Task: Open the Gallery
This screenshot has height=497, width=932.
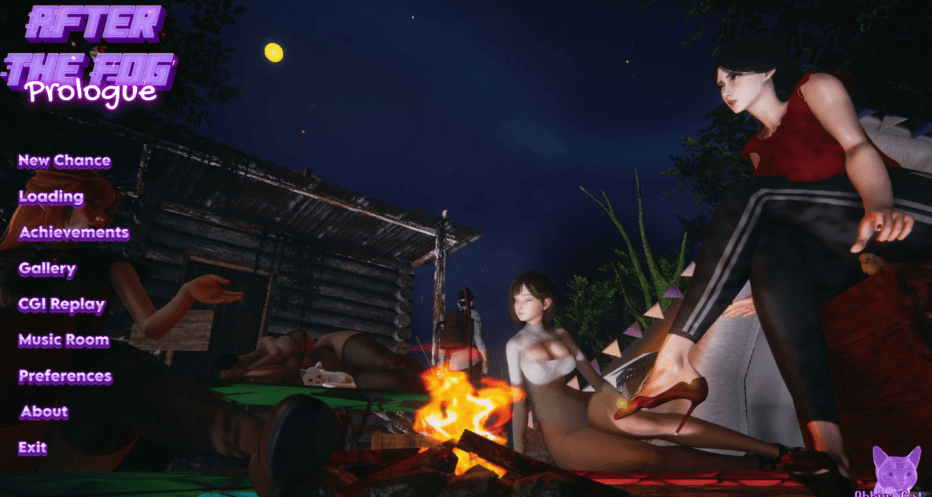Action: [47, 269]
